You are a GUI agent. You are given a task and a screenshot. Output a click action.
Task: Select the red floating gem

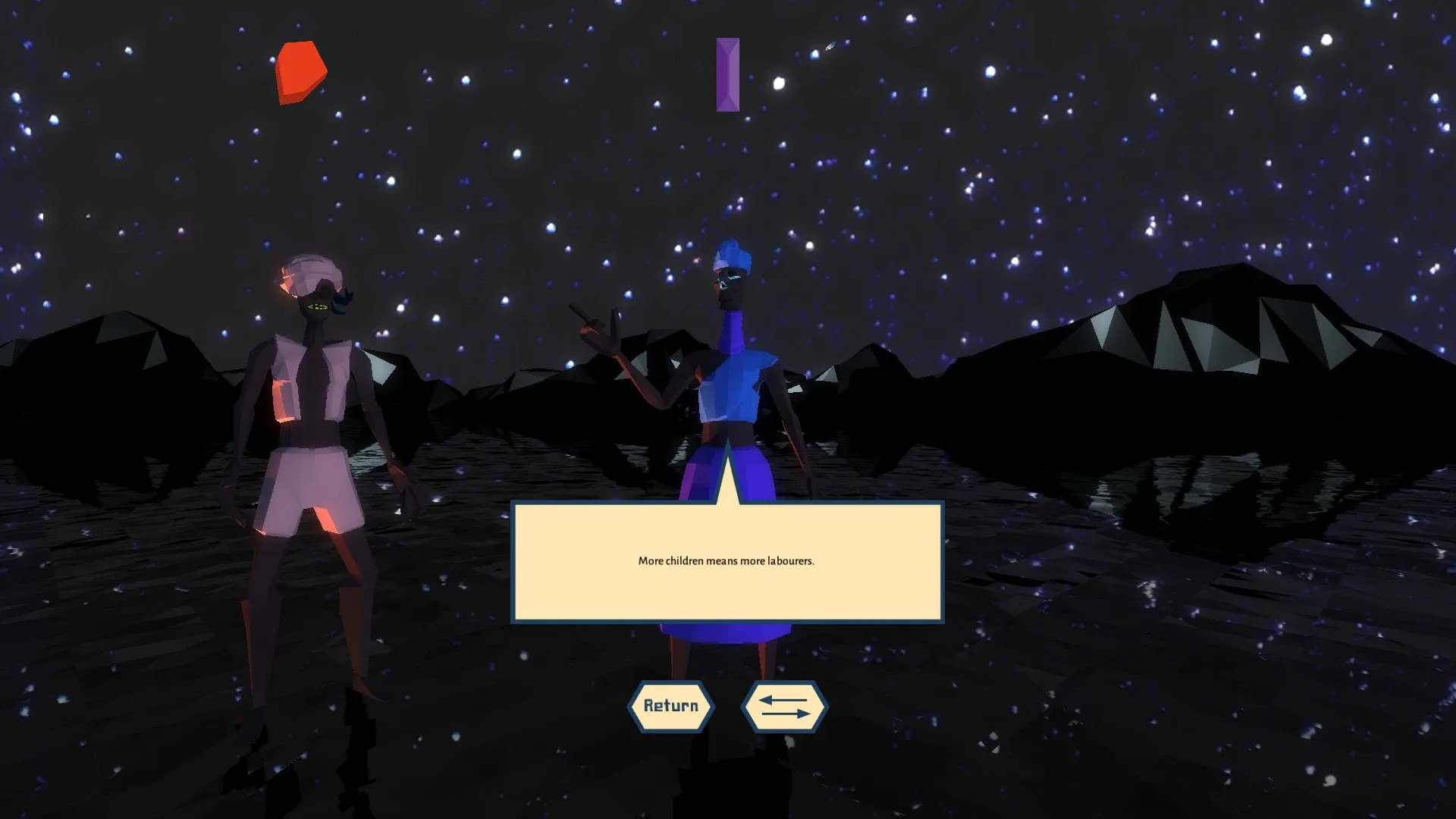pyautogui.click(x=300, y=71)
